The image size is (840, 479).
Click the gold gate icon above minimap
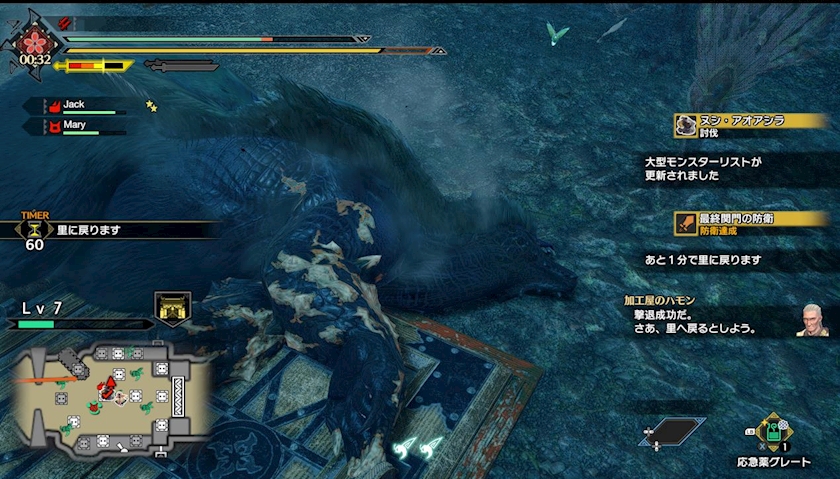[x=172, y=309]
